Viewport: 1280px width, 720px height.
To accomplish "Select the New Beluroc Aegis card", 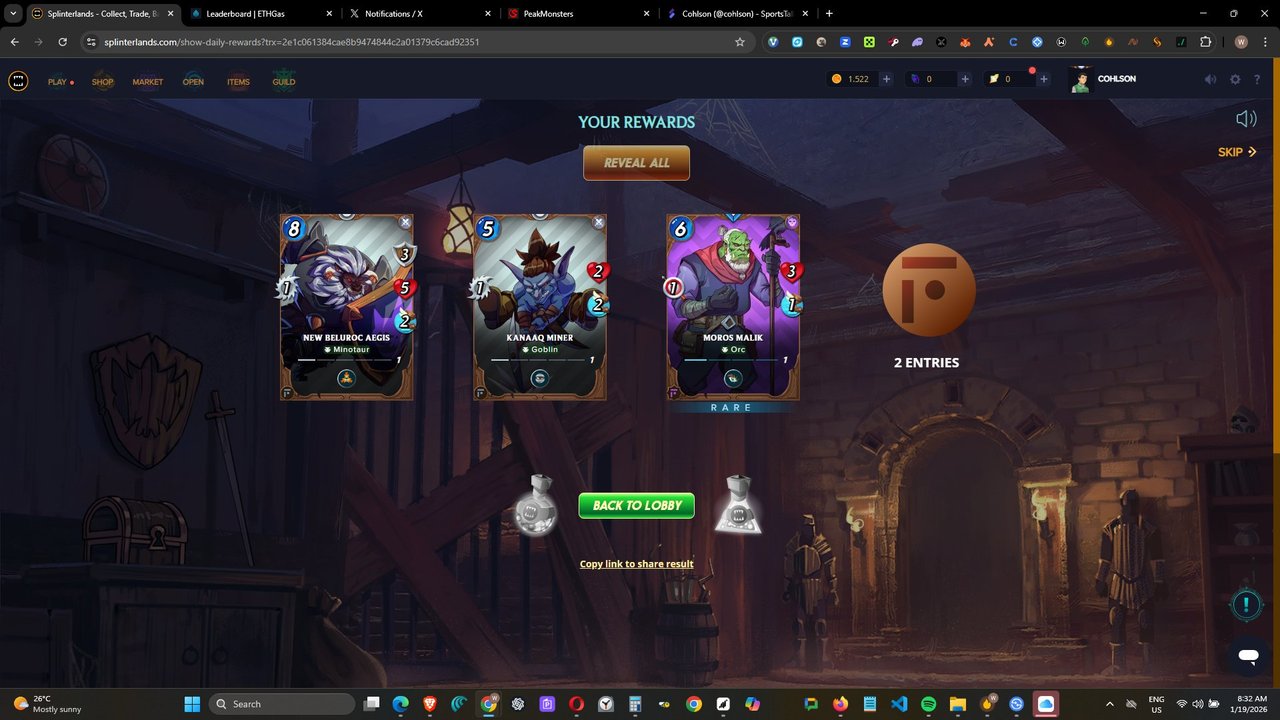I will coord(347,307).
